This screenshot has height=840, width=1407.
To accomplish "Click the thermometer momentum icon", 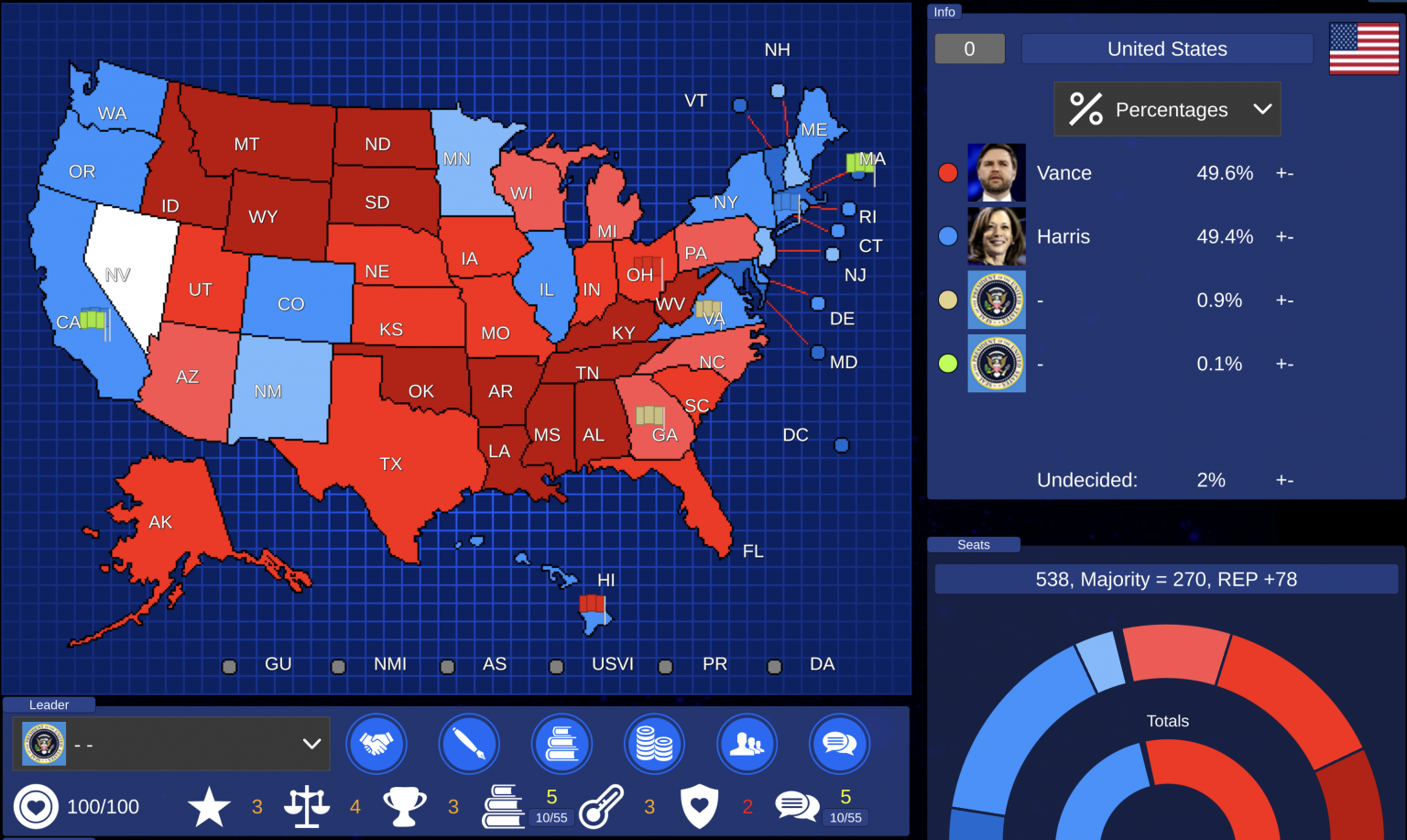I will coord(602,805).
